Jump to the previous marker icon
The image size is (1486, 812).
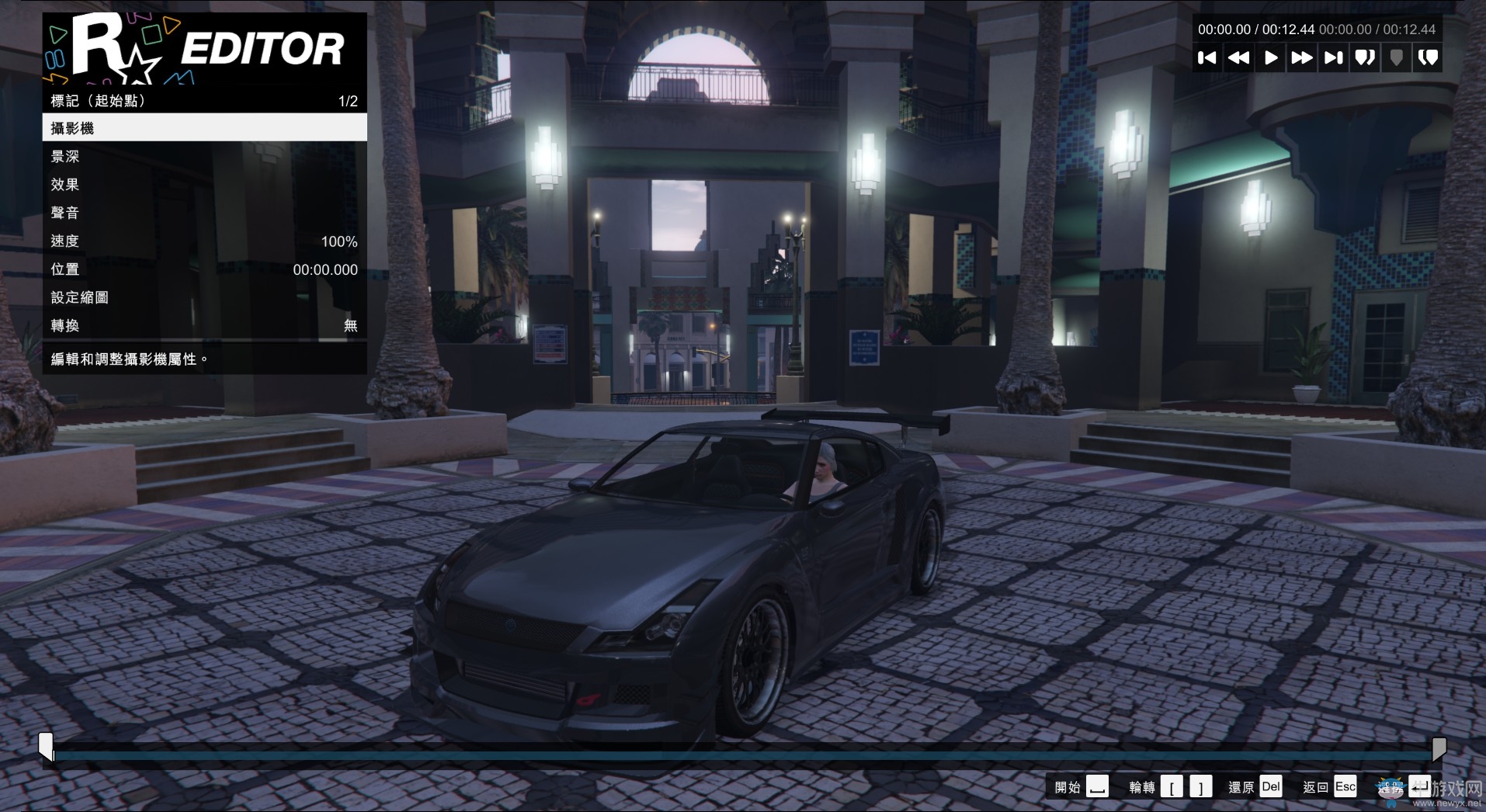[1365, 57]
